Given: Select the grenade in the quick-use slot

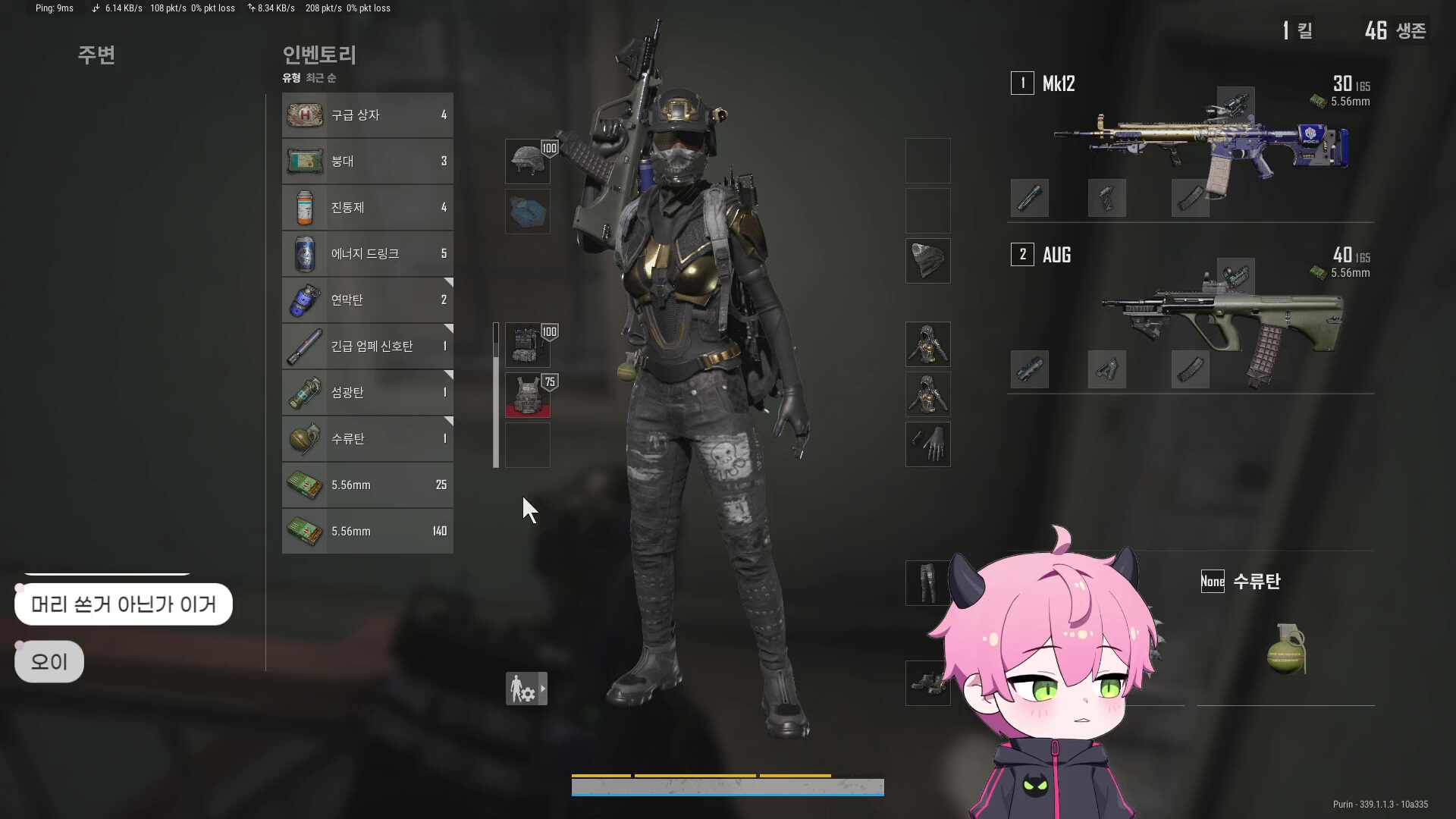Looking at the screenshot, I should tap(1285, 648).
